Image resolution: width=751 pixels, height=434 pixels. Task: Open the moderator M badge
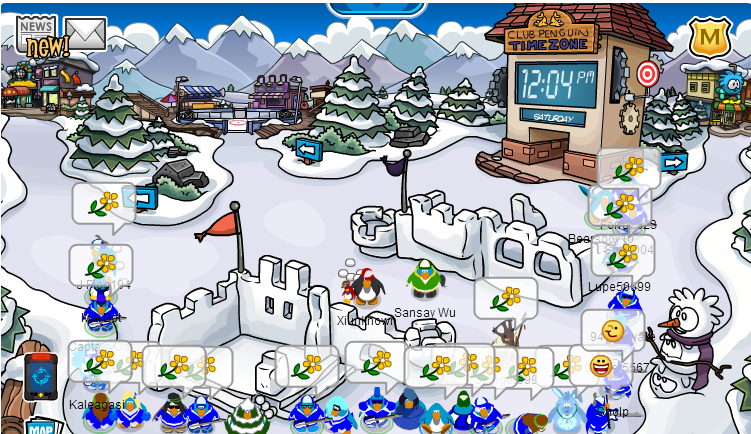tap(709, 38)
